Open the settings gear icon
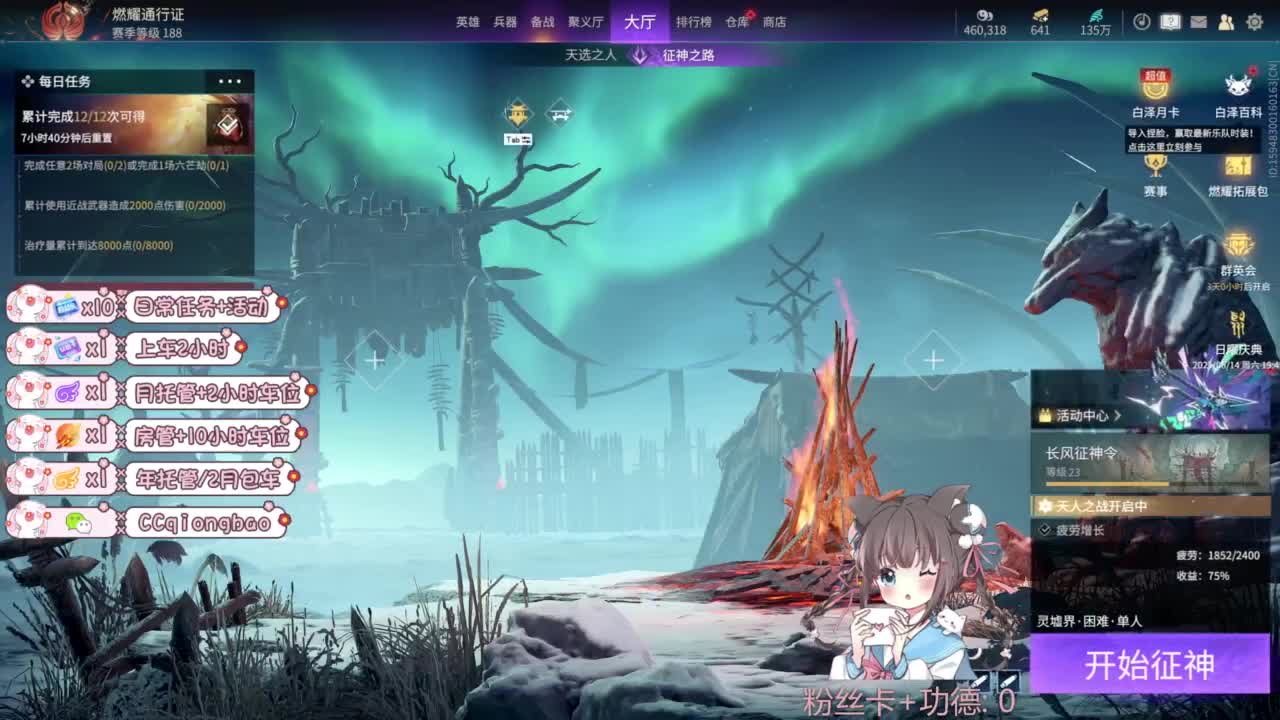The height and width of the screenshot is (720, 1280). click(1254, 20)
